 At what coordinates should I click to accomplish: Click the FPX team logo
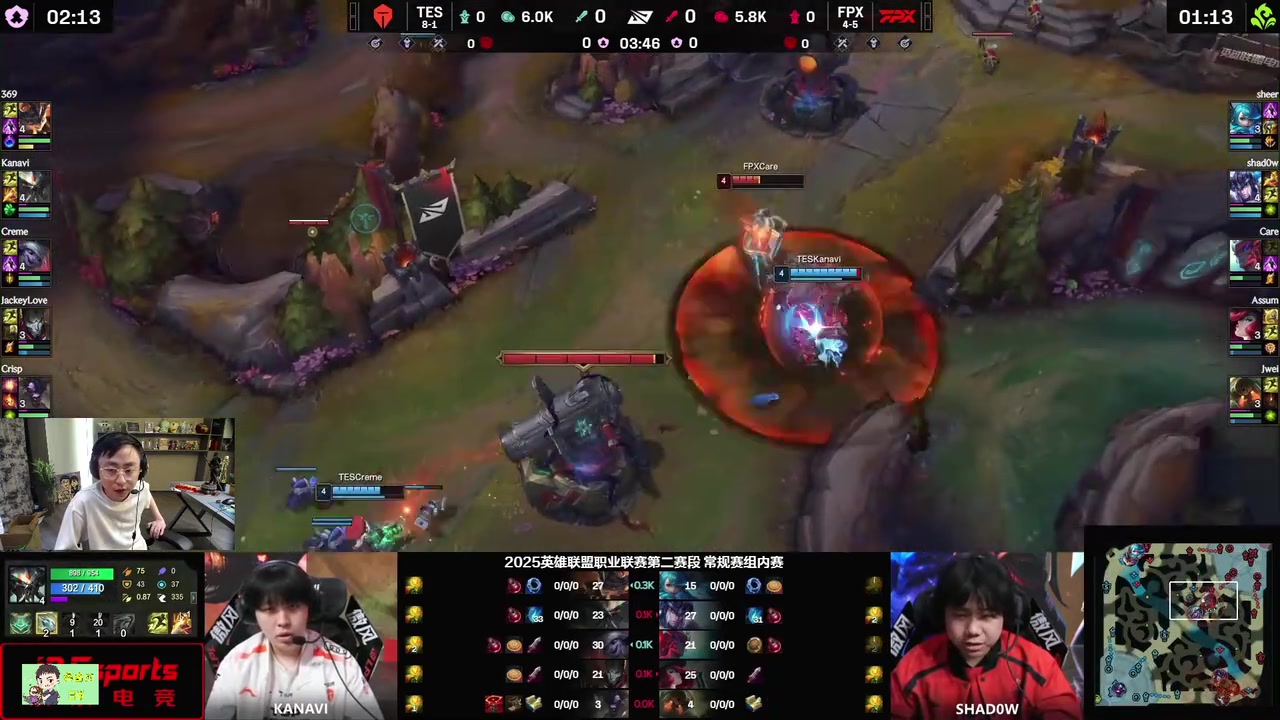point(899,16)
